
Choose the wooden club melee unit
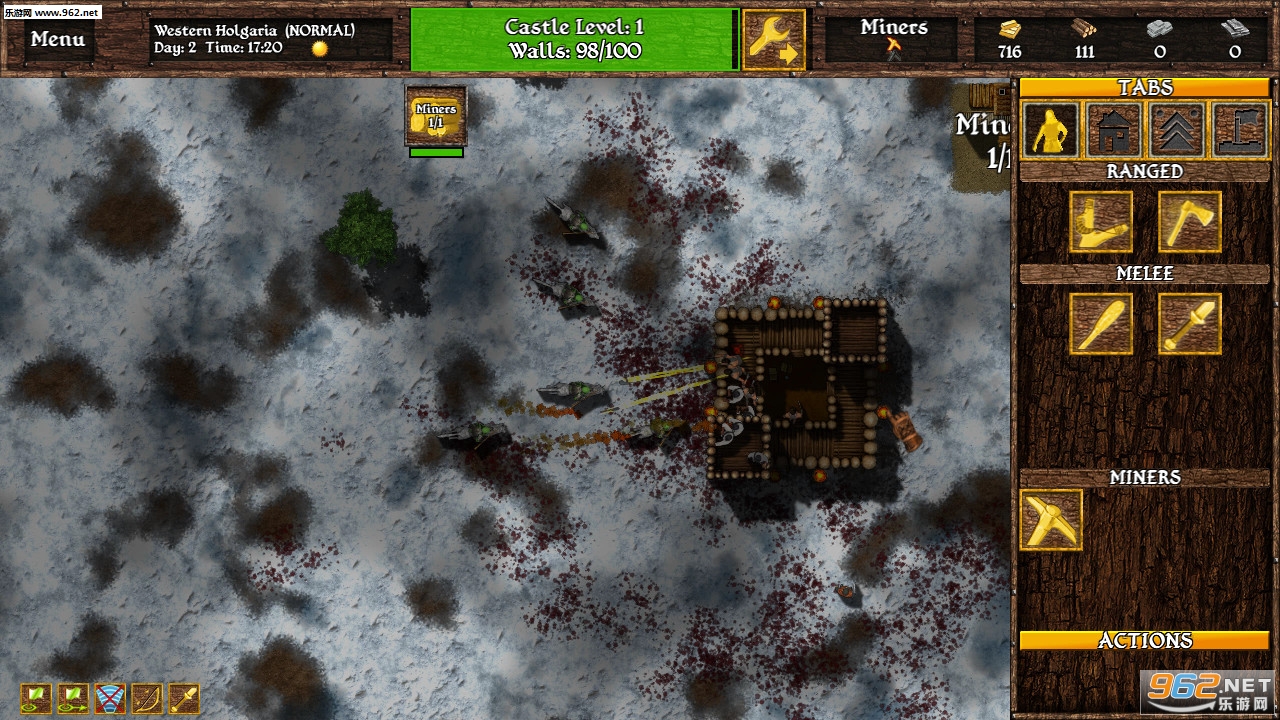pos(1101,323)
